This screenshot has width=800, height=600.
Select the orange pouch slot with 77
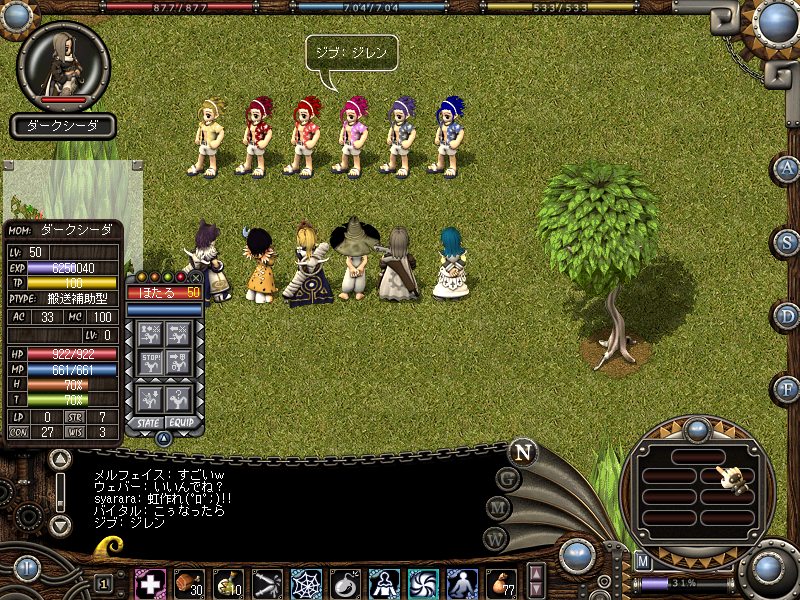[500, 583]
